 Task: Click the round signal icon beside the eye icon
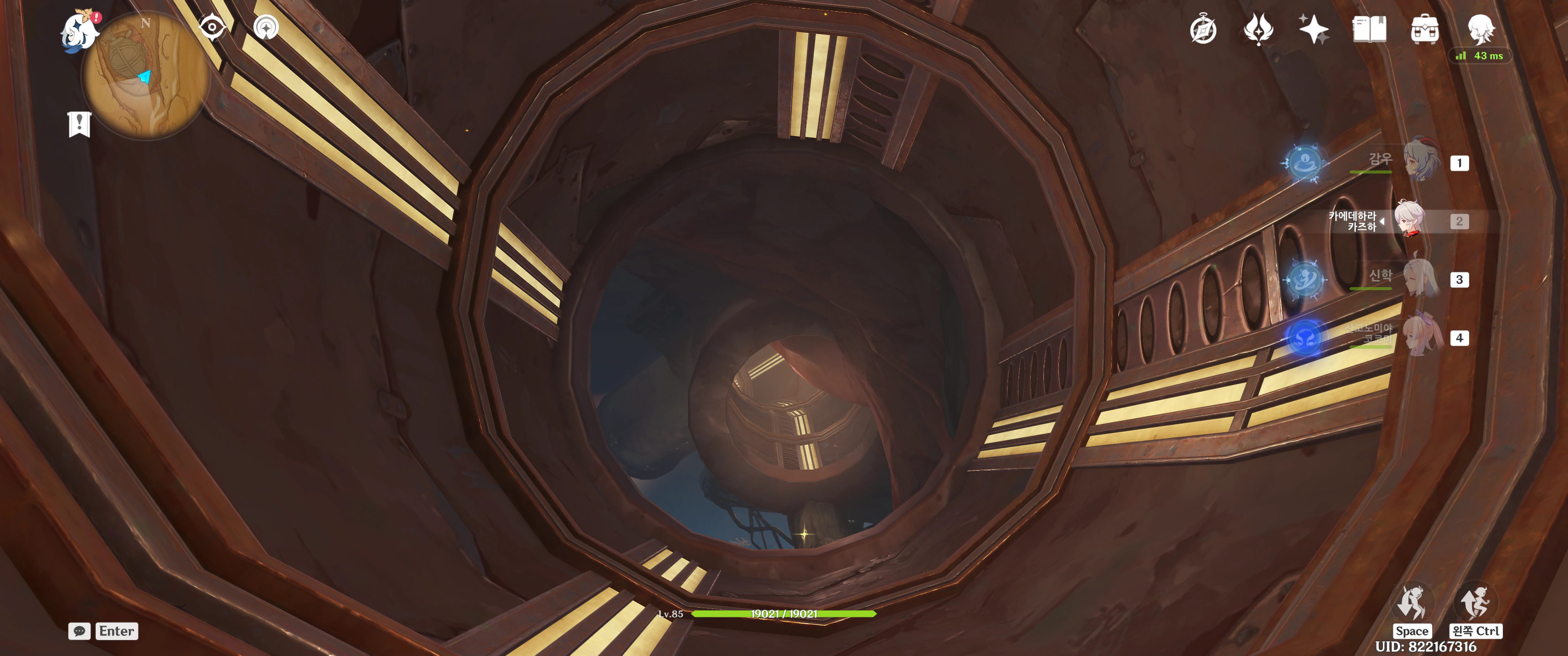tap(266, 27)
